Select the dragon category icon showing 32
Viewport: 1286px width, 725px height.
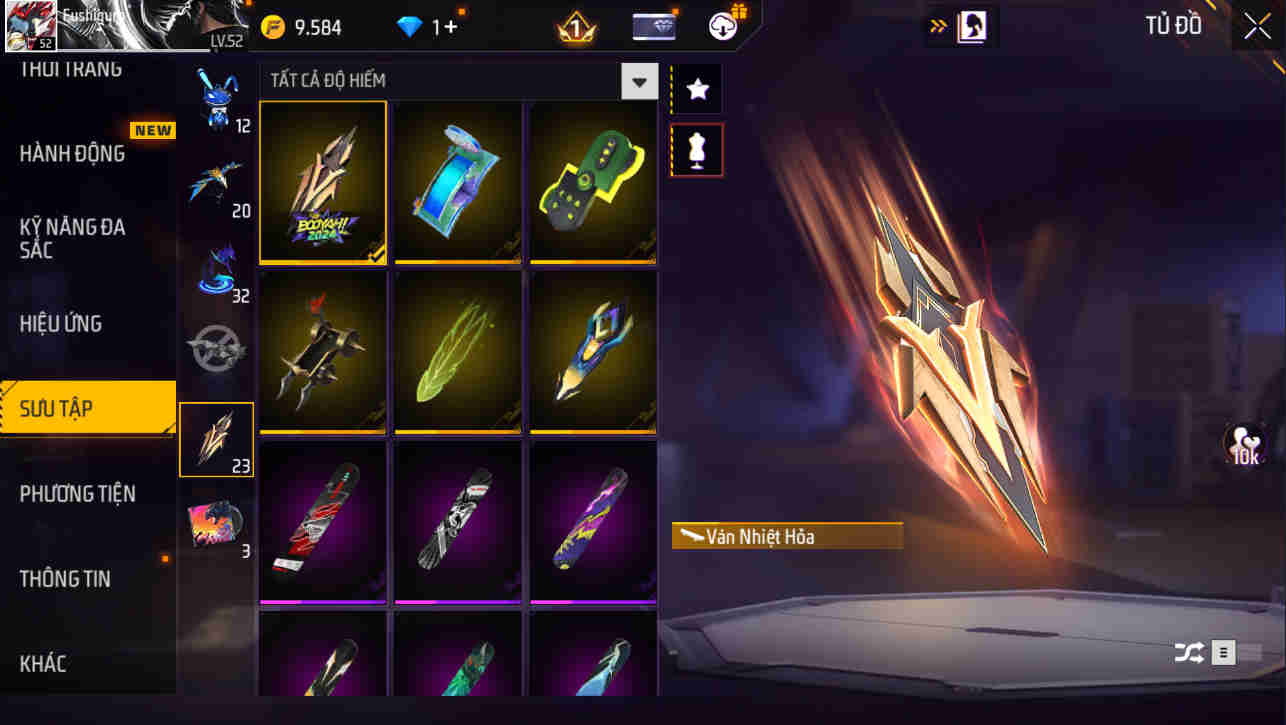[218, 263]
